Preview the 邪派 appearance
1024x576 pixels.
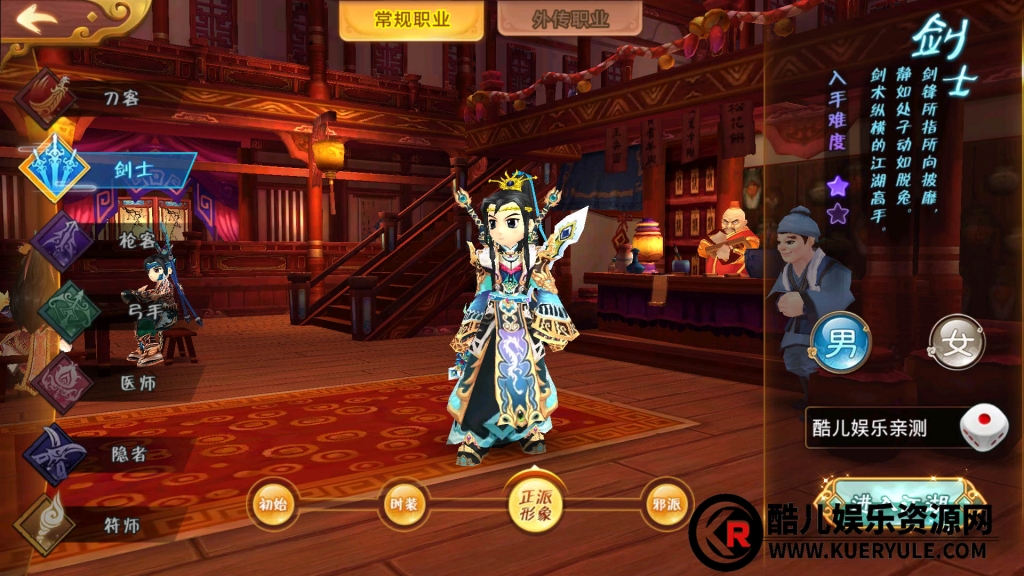pos(666,503)
